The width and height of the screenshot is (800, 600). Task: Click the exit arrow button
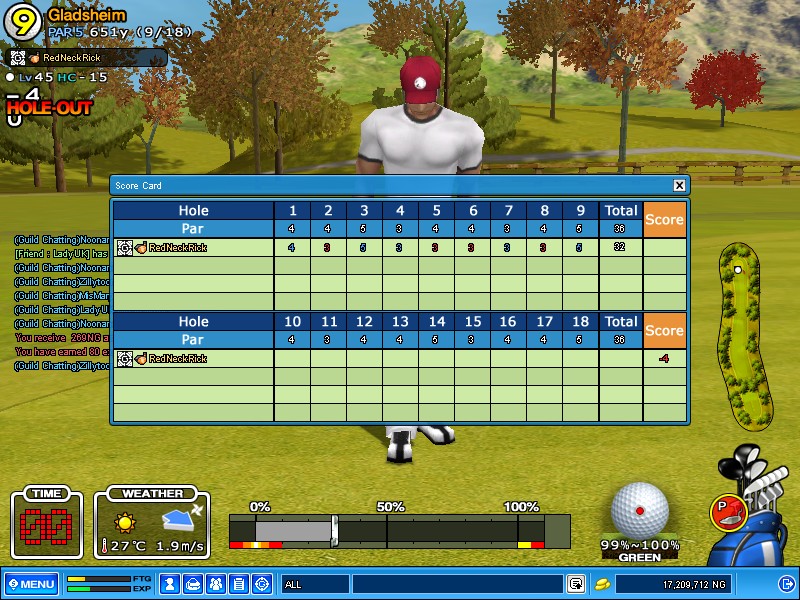[785, 584]
